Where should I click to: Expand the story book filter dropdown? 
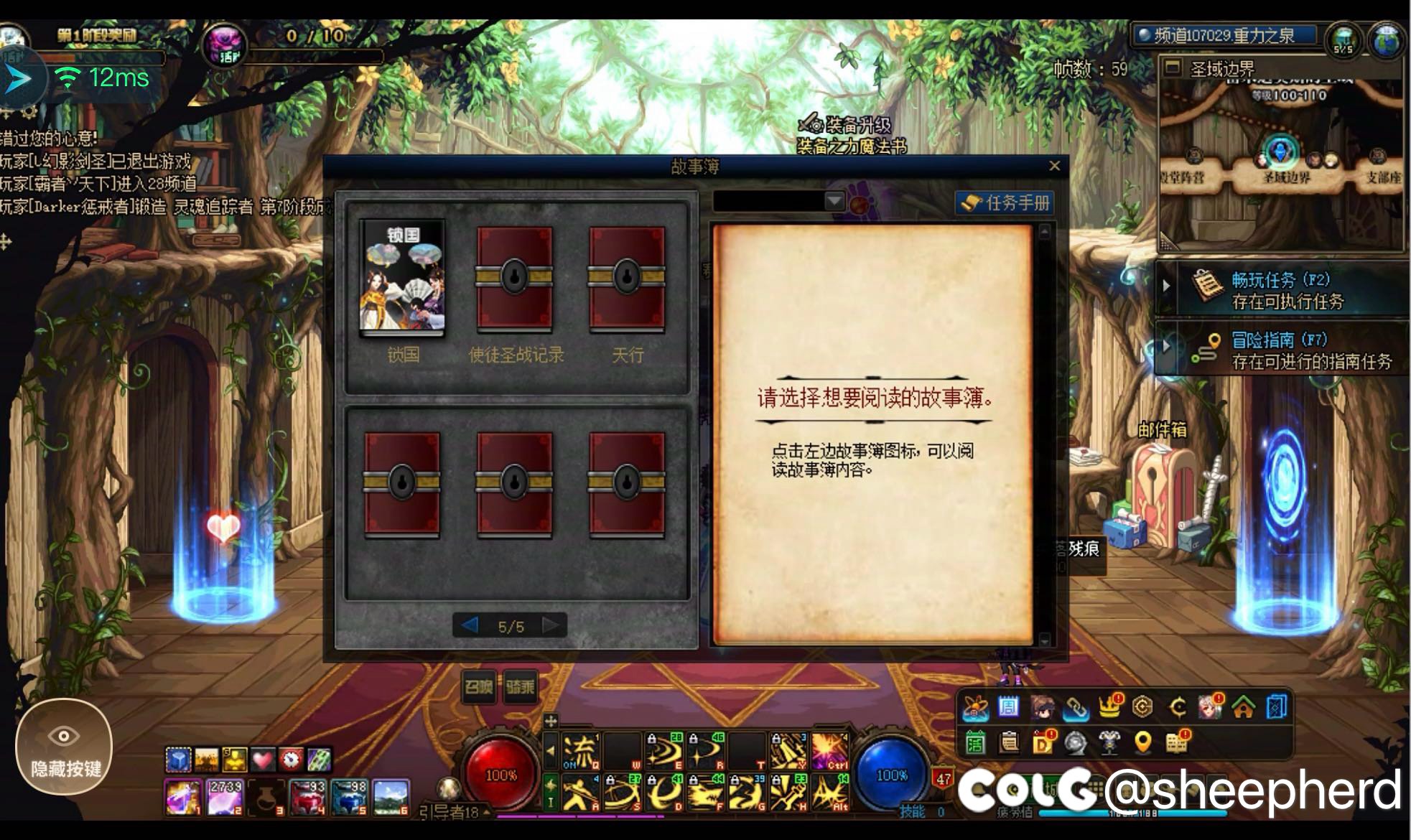(x=834, y=202)
